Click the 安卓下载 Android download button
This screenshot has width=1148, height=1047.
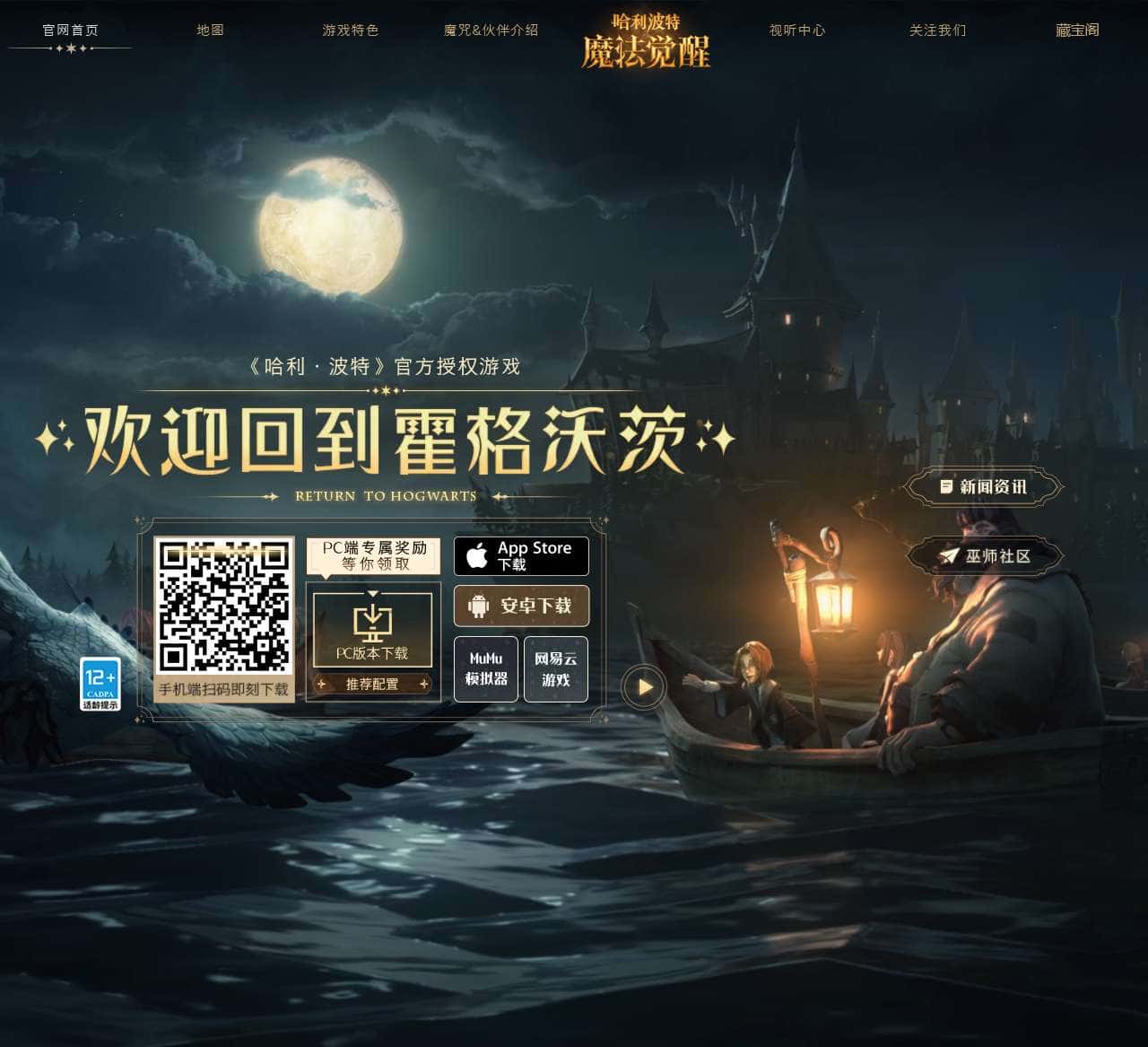(x=521, y=606)
